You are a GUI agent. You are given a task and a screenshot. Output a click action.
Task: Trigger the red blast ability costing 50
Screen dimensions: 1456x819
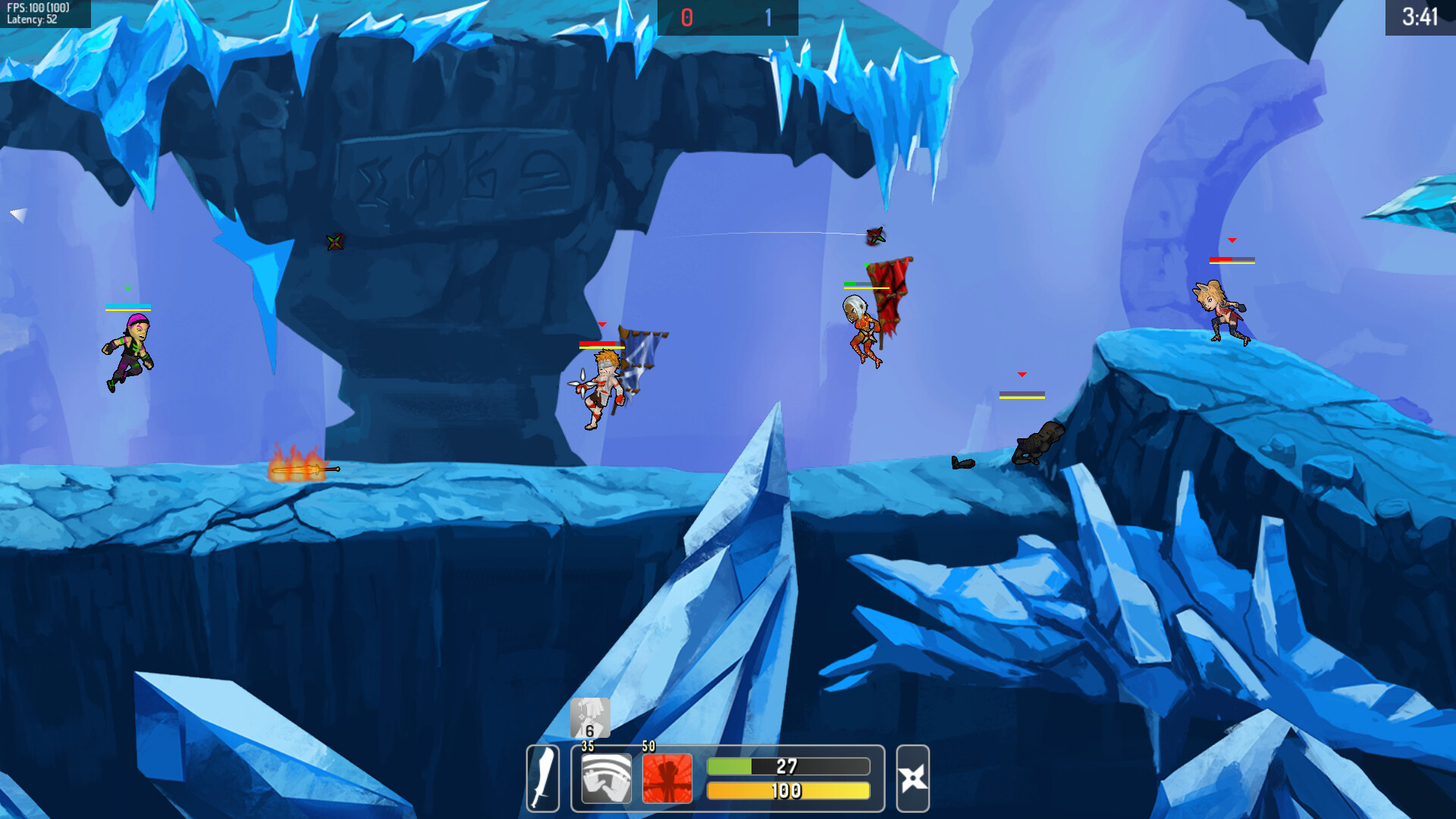tap(666, 777)
